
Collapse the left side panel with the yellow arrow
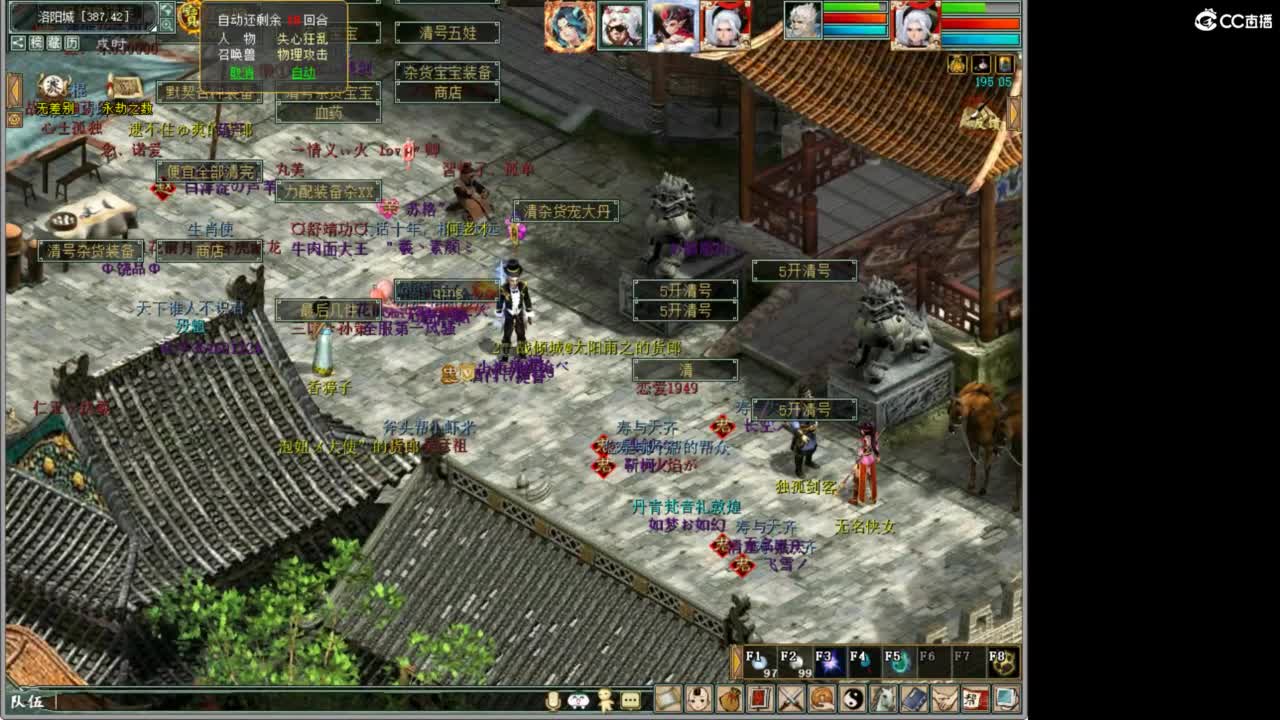coord(15,88)
